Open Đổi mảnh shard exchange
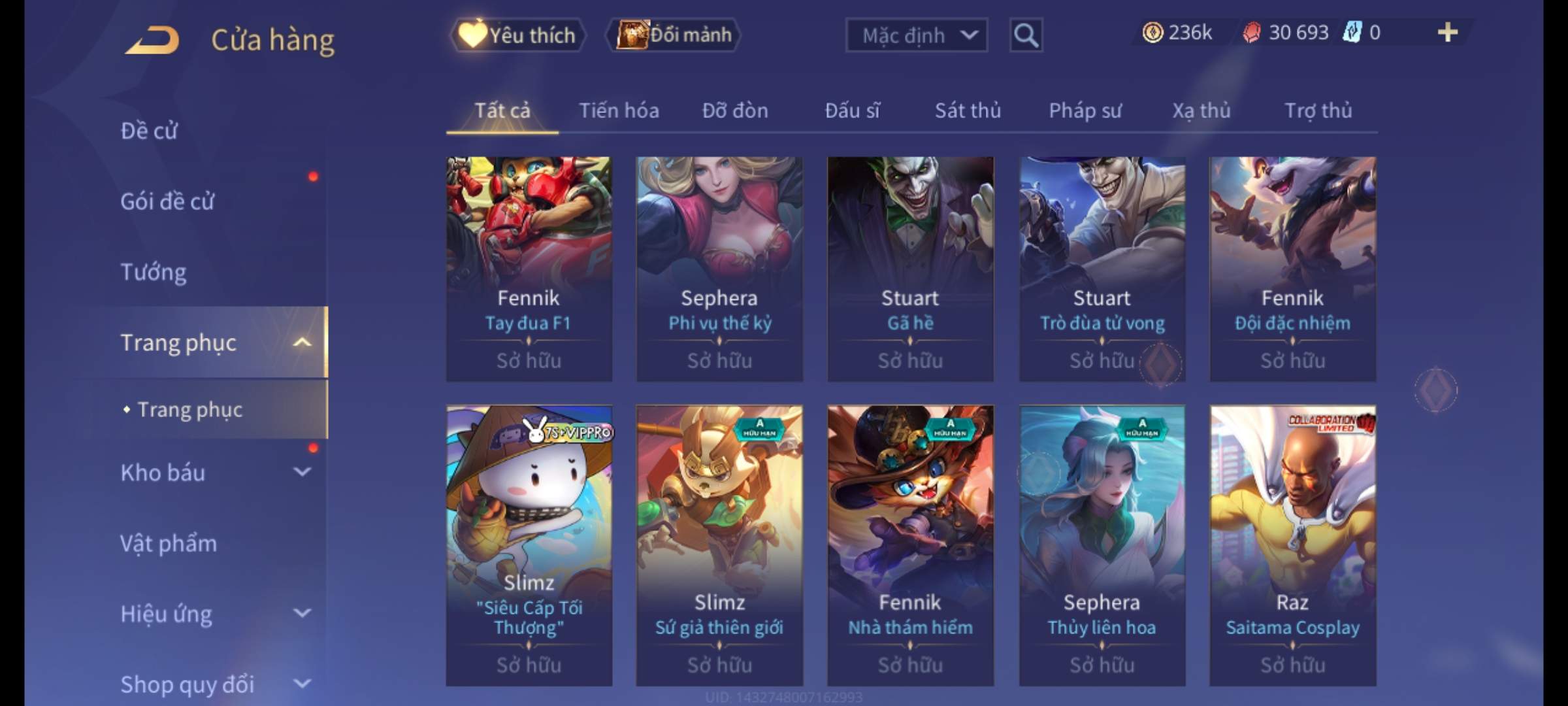The width and height of the screenshot is (1568, 706). click(674, 35)
